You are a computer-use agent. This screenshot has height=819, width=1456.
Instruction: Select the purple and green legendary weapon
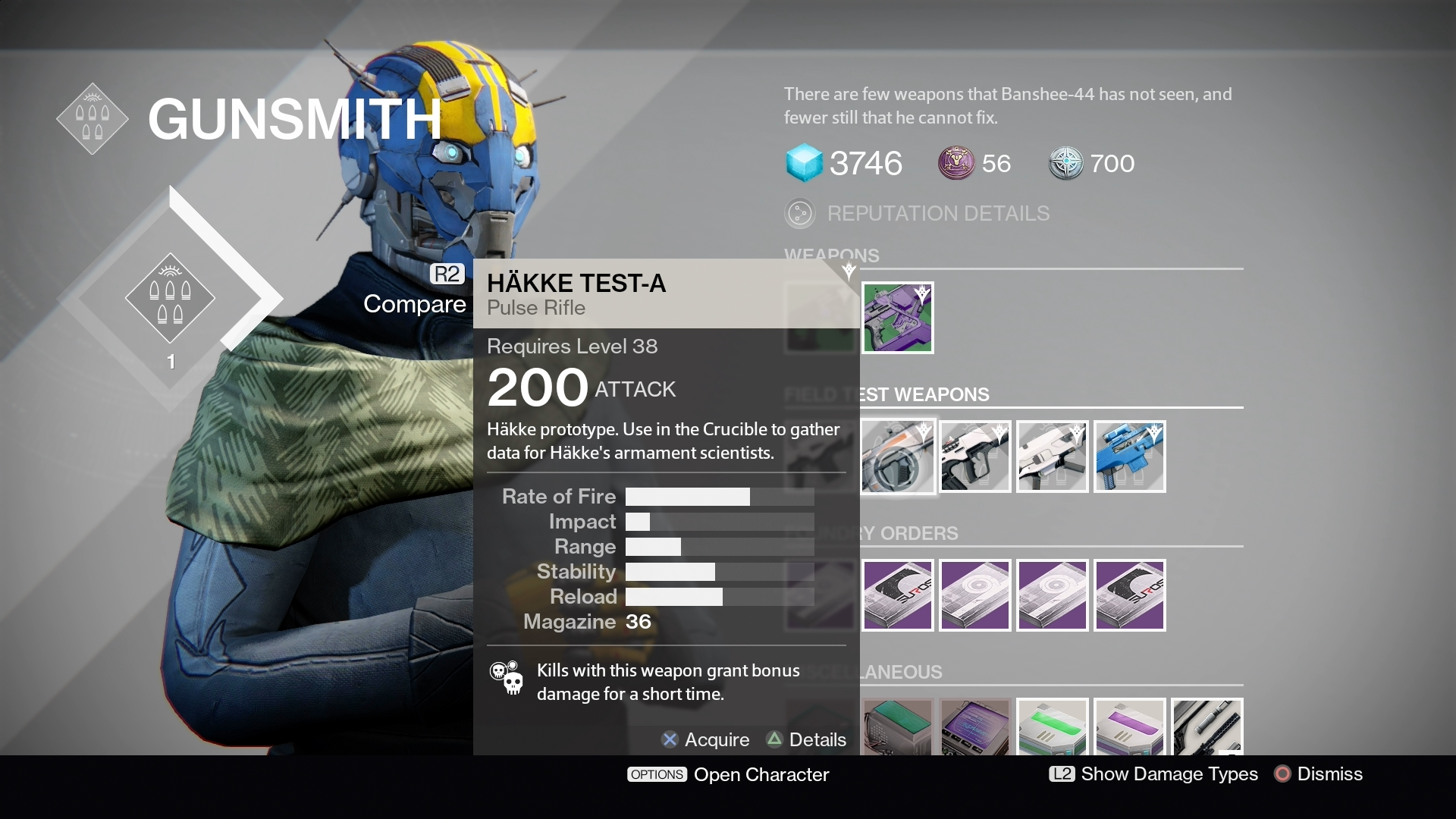[898, 318]
